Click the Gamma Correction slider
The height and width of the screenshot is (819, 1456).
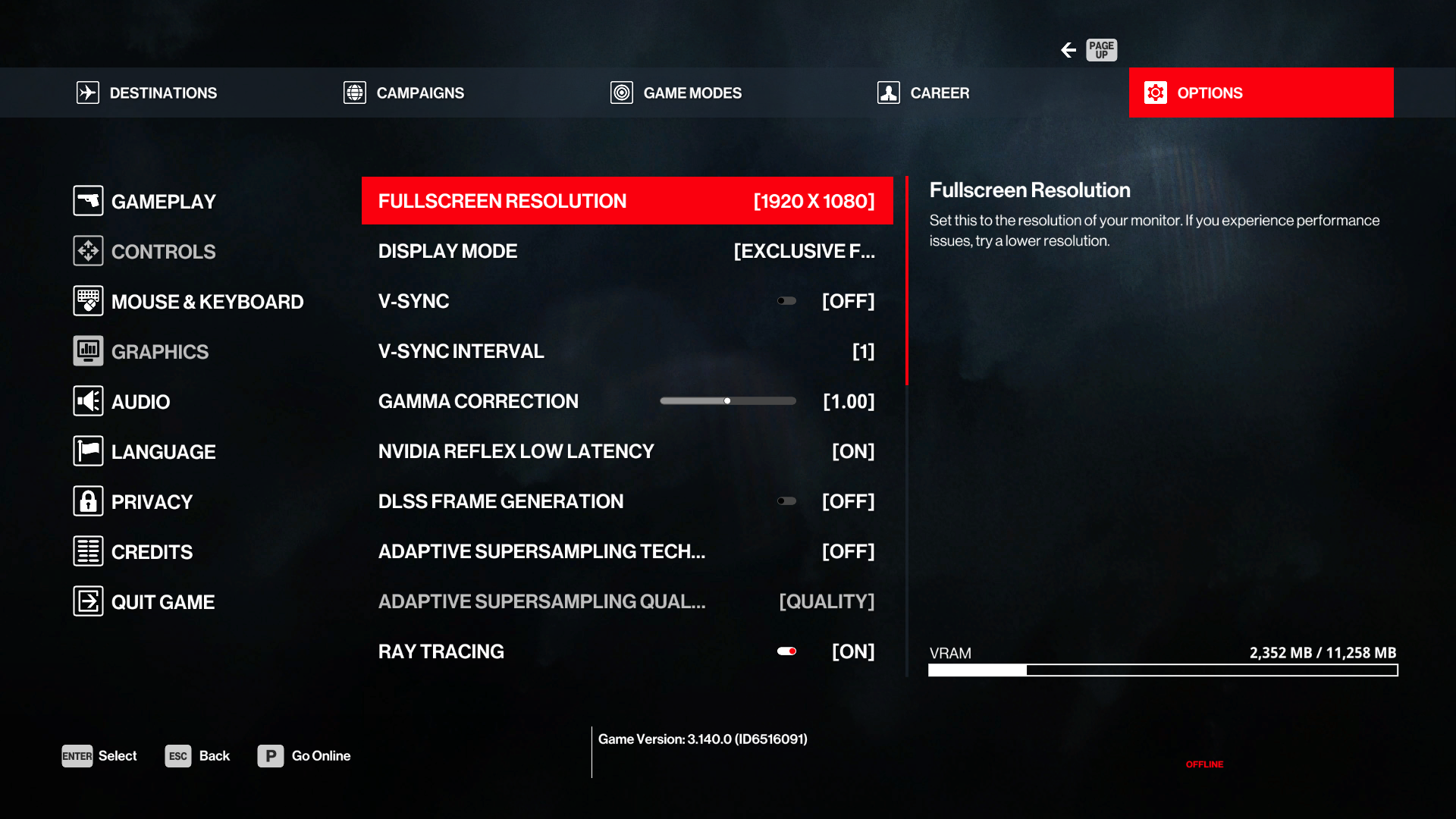[x=727, y=401]
